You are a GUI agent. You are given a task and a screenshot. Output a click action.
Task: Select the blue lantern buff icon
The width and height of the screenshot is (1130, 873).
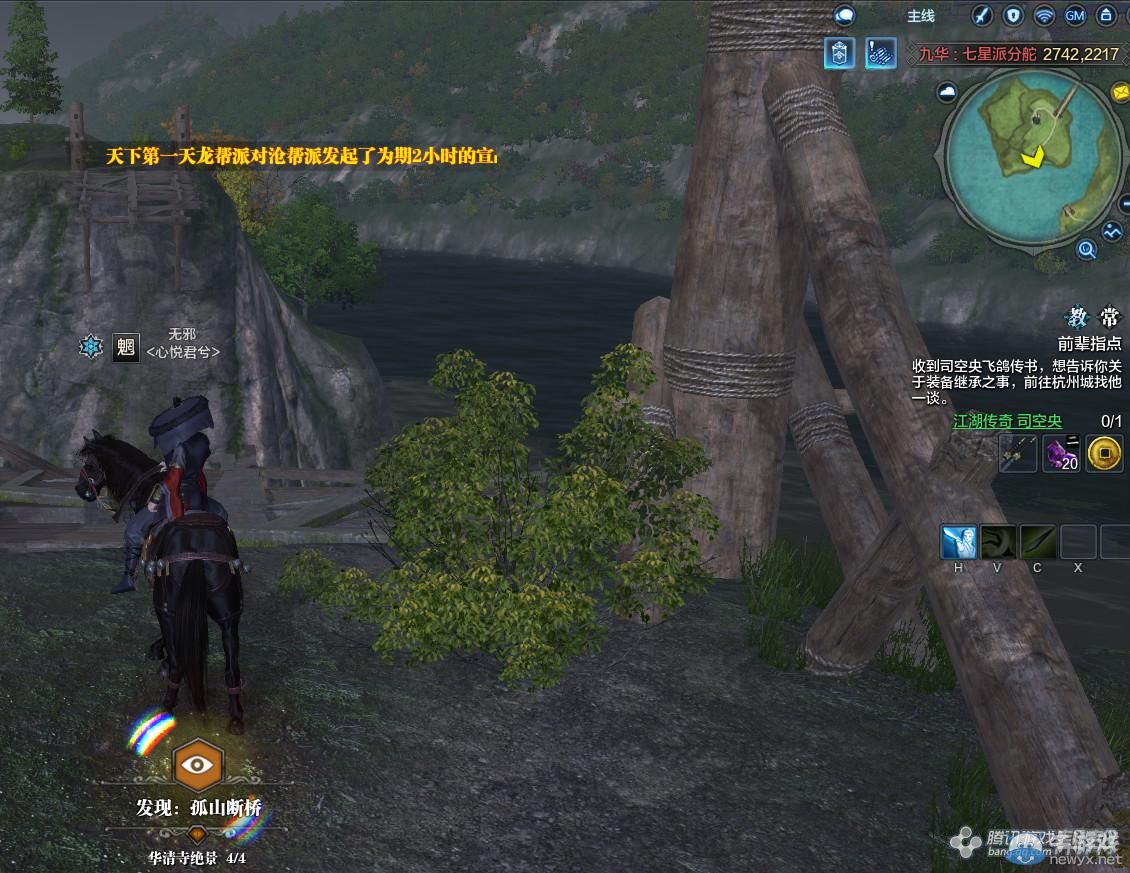point(839,53)
